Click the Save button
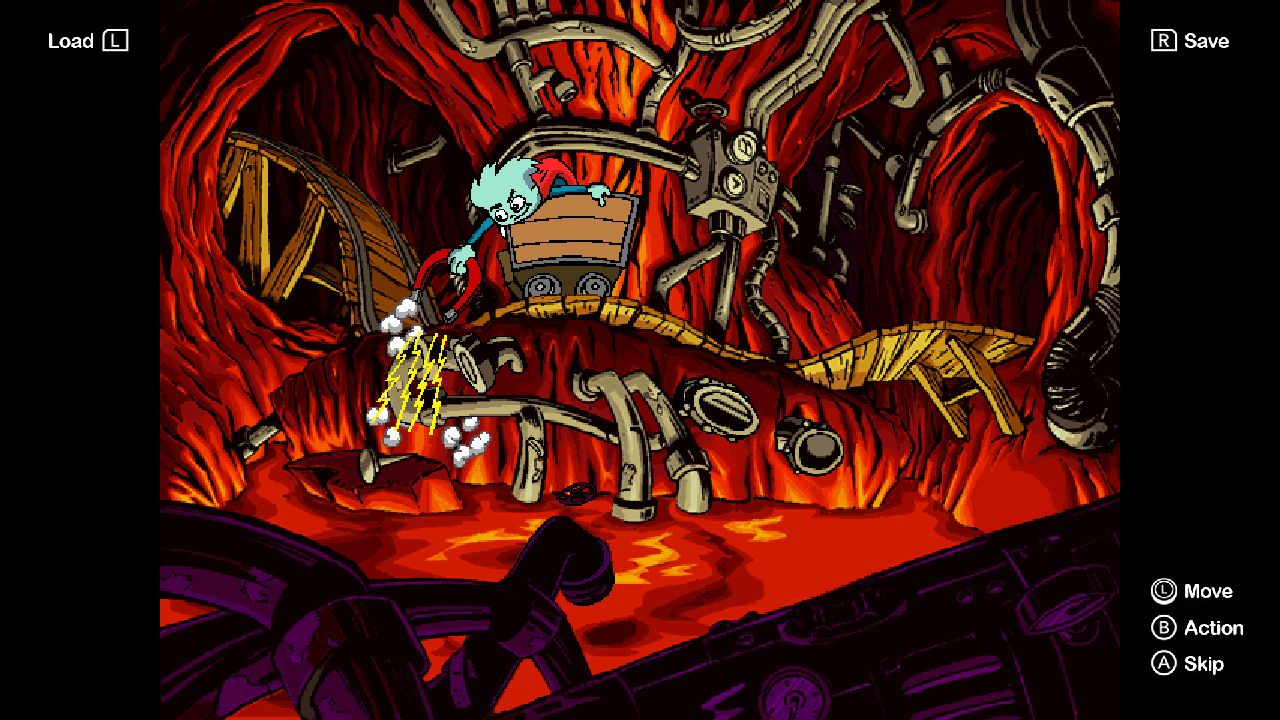This screenshot has width=1280, height=720. pyautogui.click(x=1209, y=41)
